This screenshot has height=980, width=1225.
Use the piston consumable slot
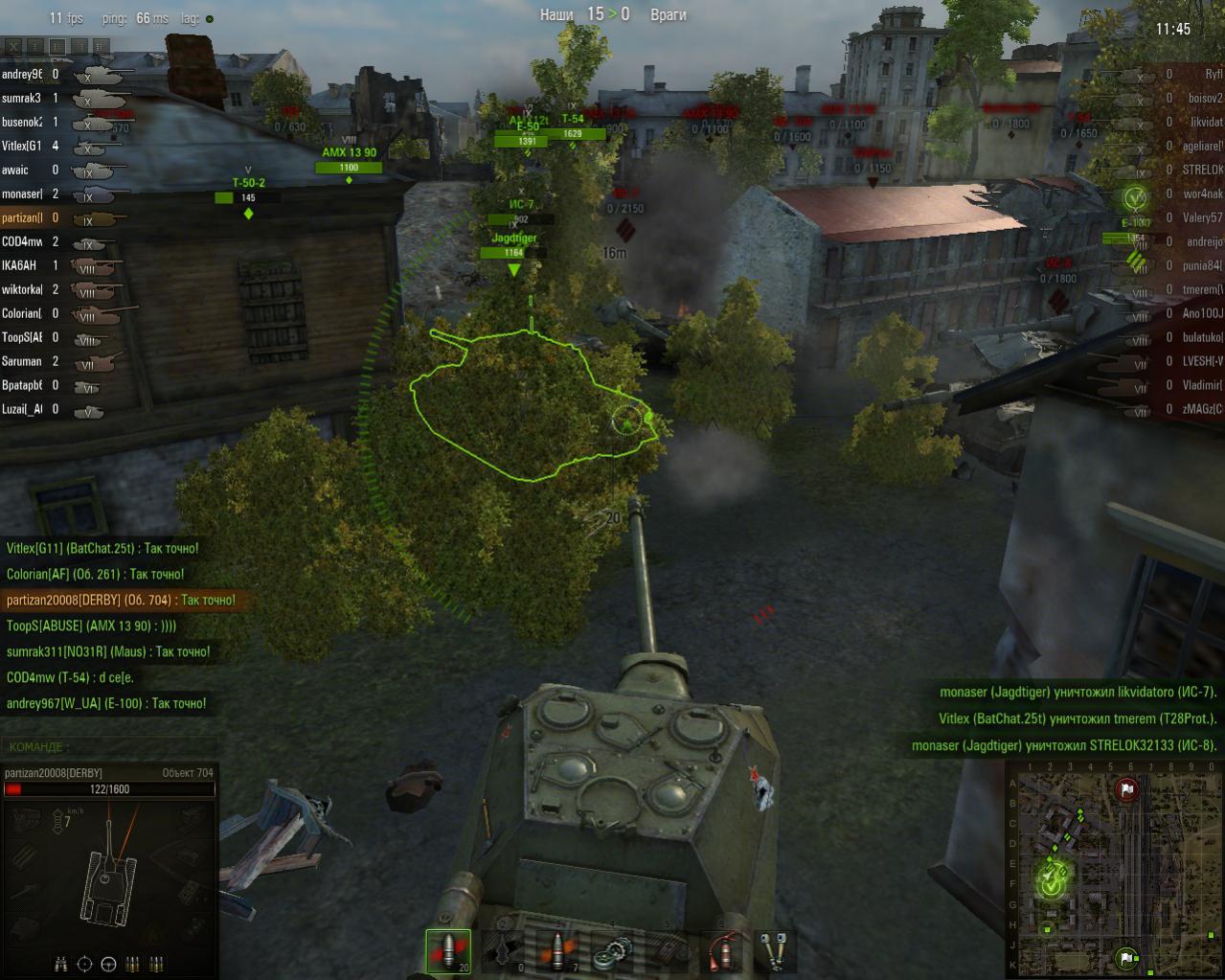[775, 951]
